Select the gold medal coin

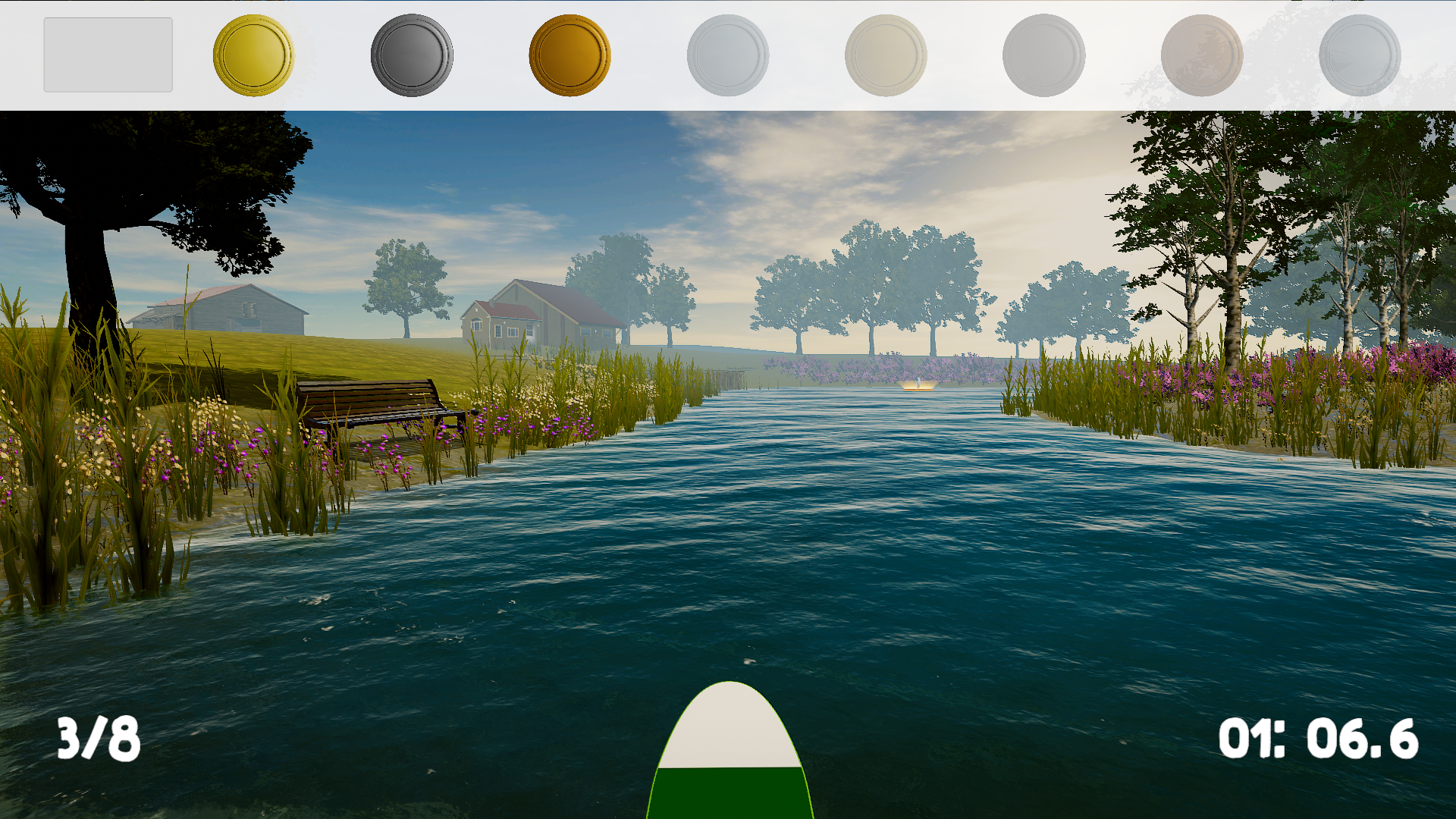[253, 55]
